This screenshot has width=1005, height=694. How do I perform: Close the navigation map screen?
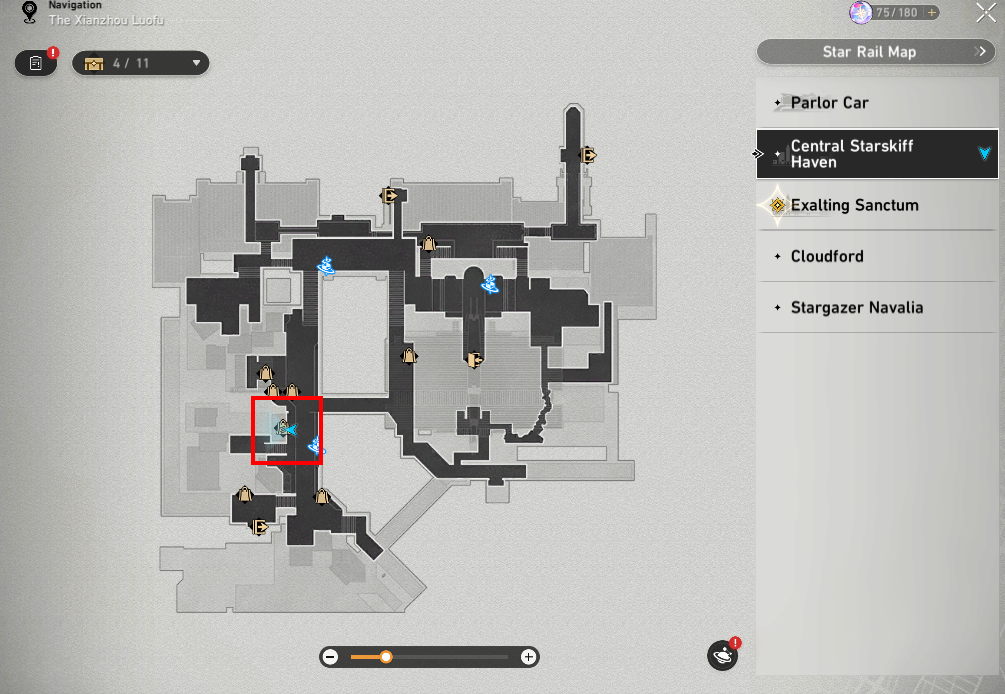[x=984, y=13]
